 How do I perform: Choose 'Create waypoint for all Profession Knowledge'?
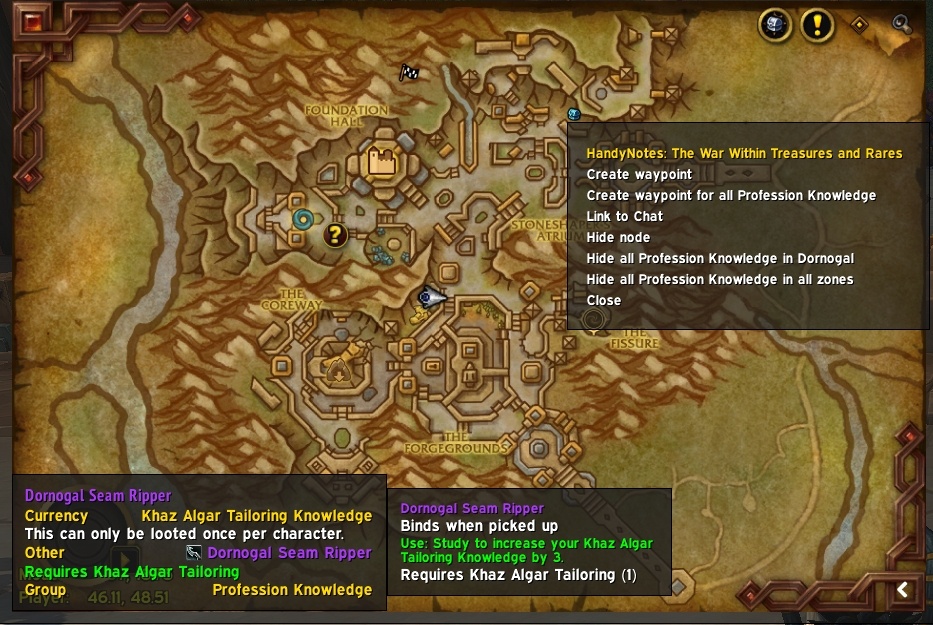click(x=731, y=196)
